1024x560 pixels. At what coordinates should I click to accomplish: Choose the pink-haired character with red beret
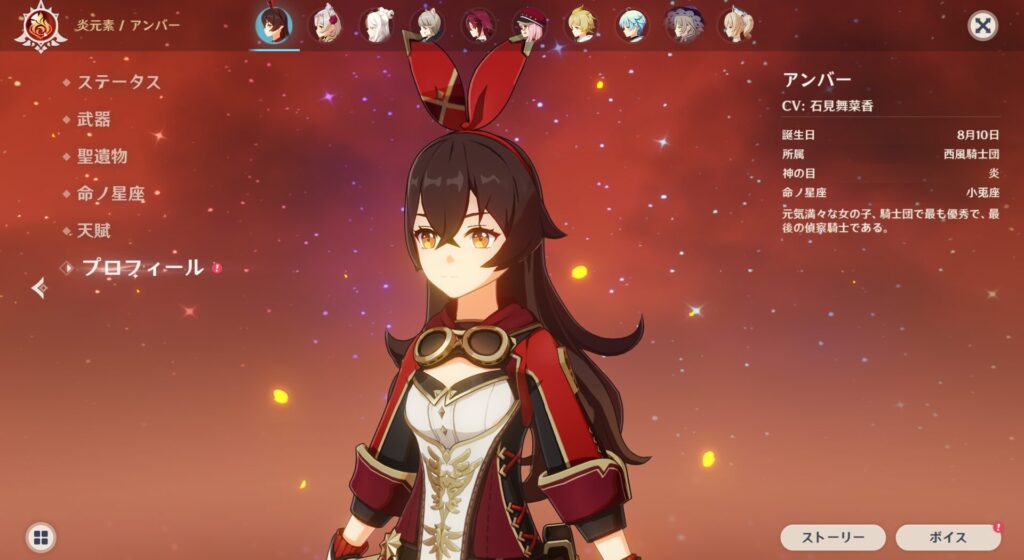[529, 25]
